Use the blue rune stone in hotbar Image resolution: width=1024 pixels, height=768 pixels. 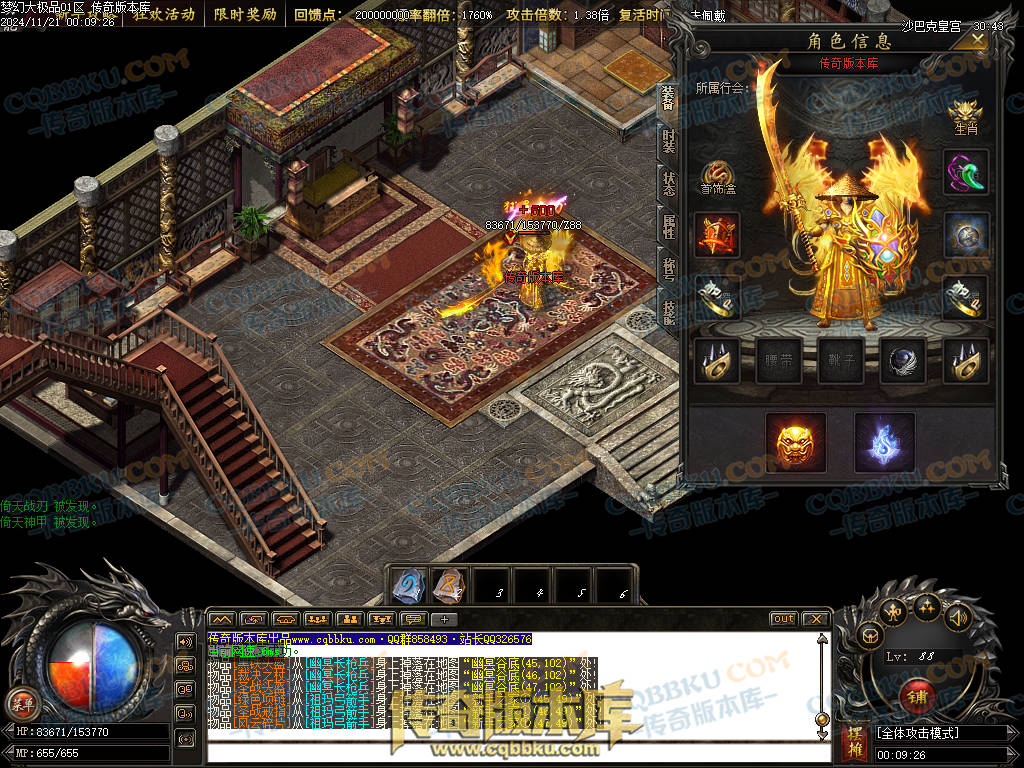point(407,586)
